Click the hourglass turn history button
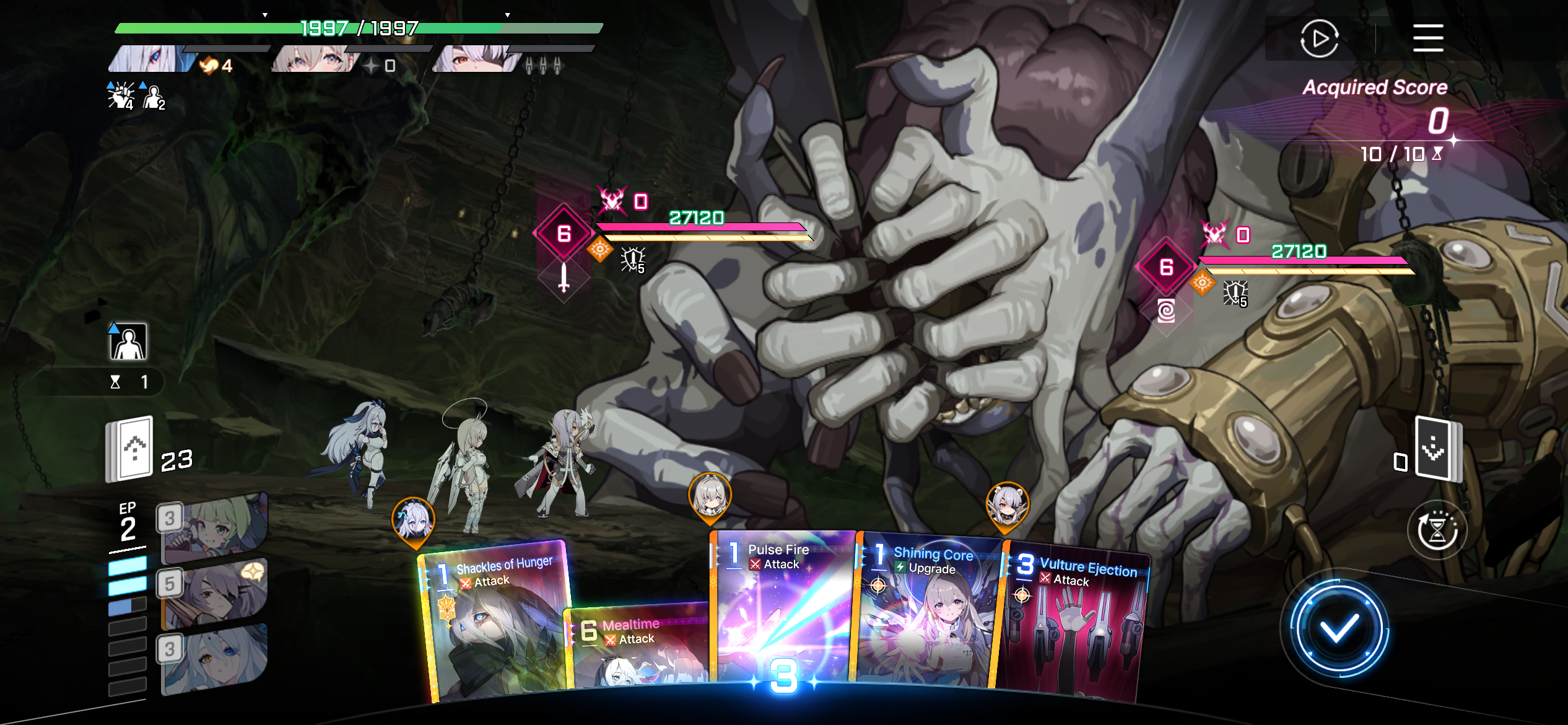Viewport: 1568px width, 725px height. pos(1437,531)
